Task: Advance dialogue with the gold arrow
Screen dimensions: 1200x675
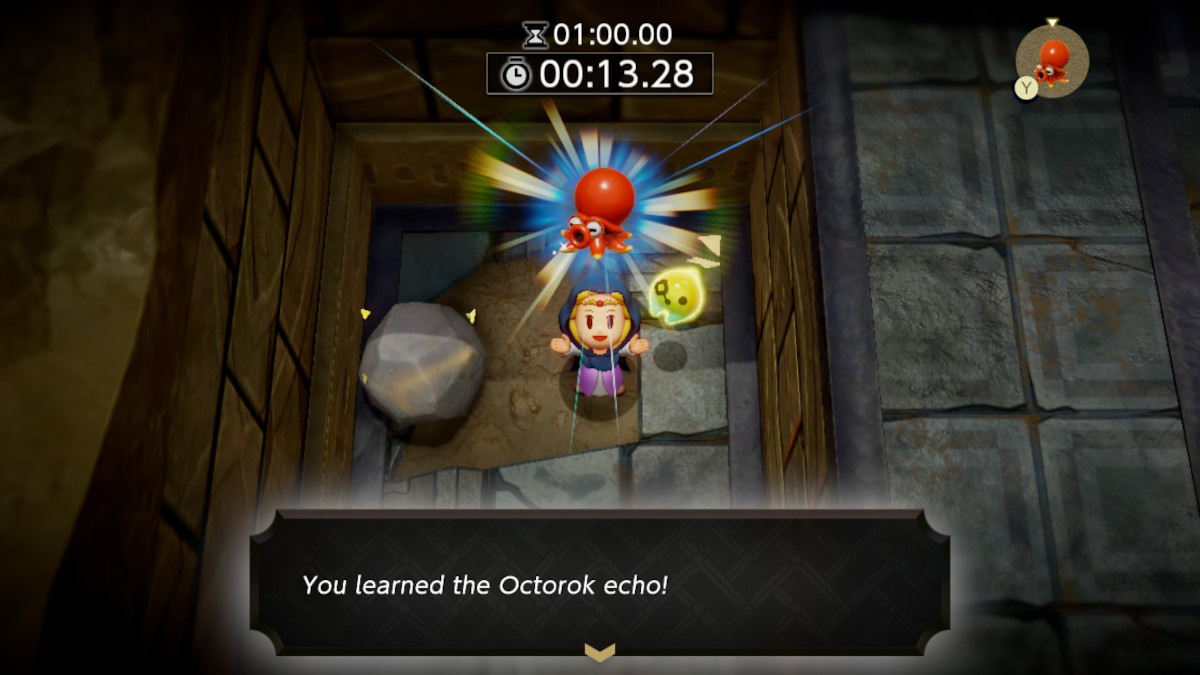Action: (599, 652)
